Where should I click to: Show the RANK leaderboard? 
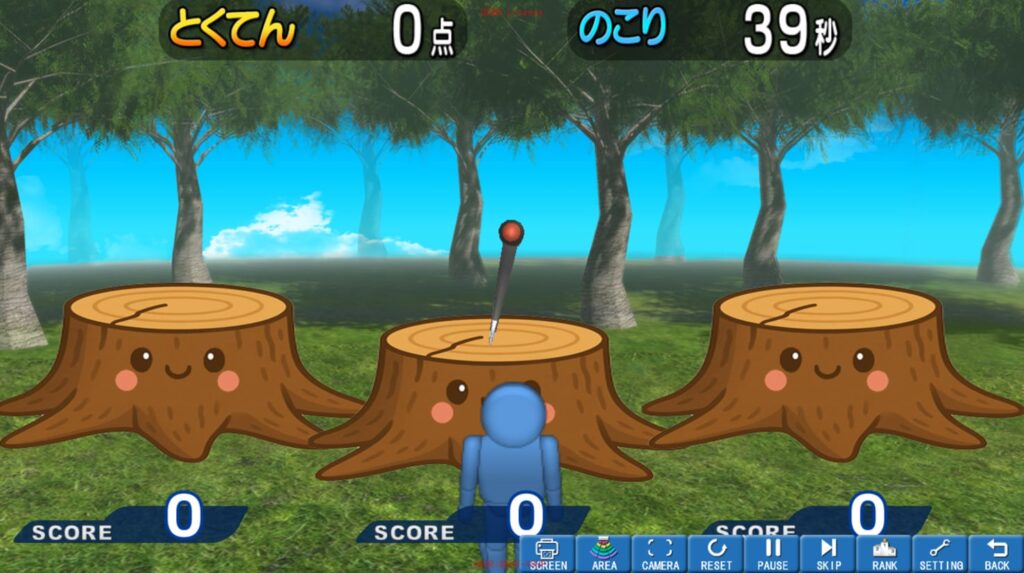[884, 554]
